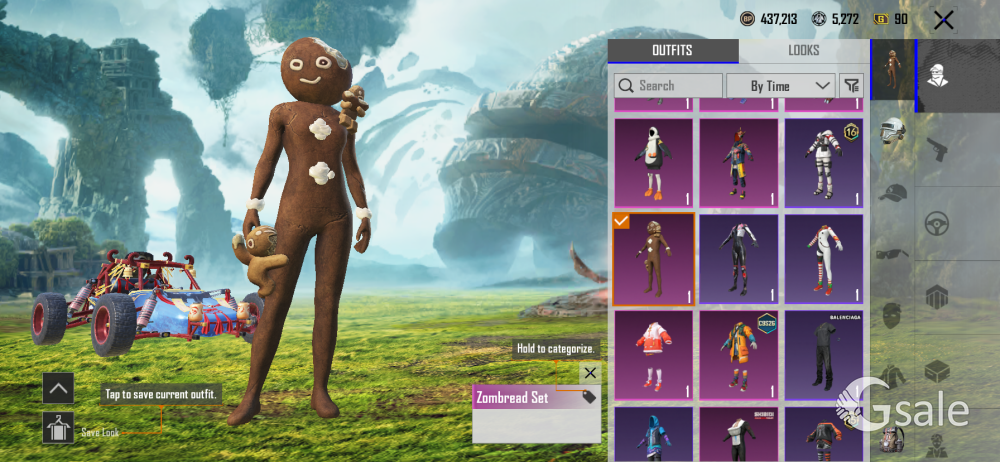Open the vehicle steering wheel category
The height and width of the screenshot is (462, 1000).
tap(937, 222)
